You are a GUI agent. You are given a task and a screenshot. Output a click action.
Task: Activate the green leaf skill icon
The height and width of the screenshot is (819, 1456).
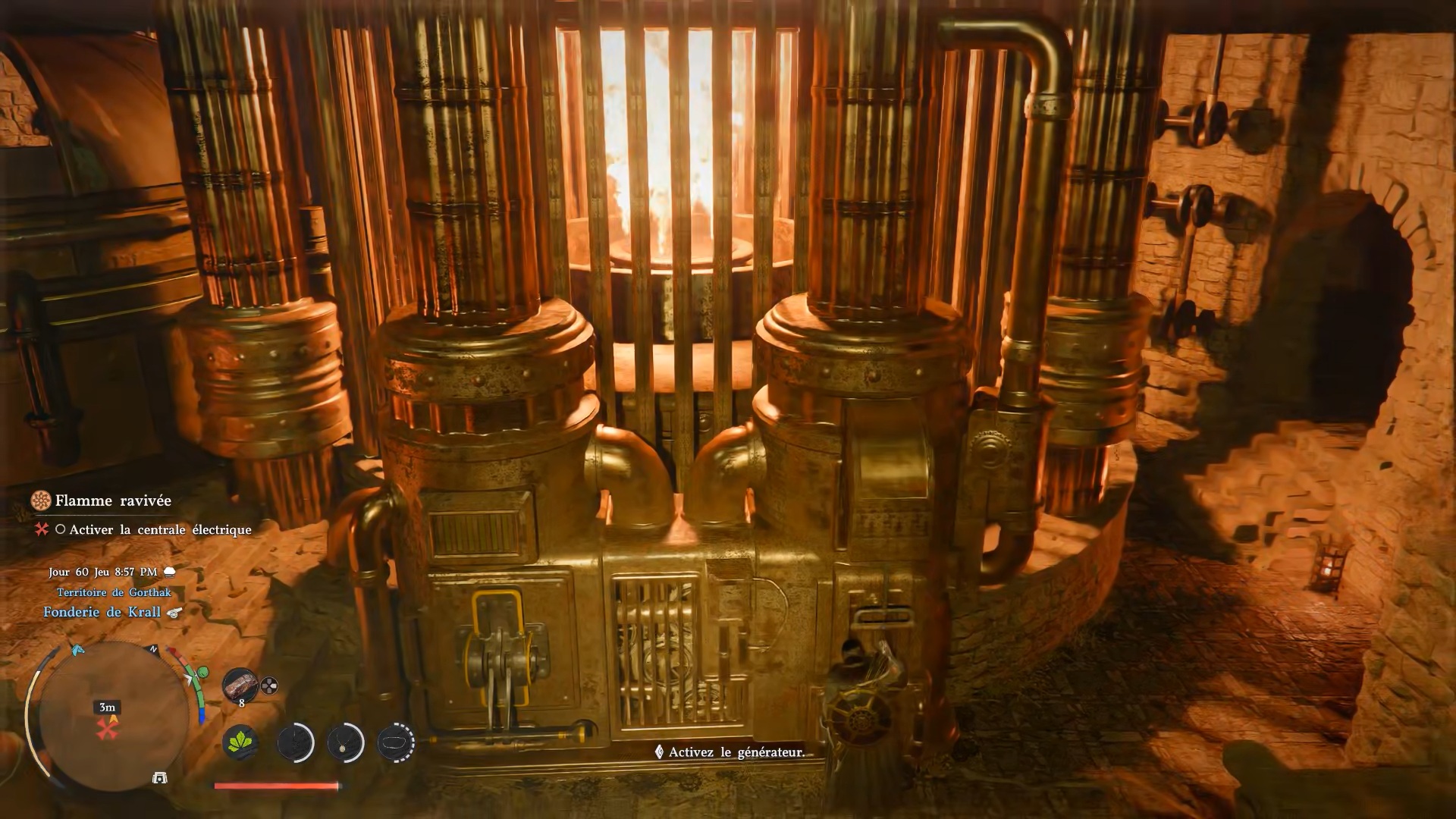click(240, 742)
